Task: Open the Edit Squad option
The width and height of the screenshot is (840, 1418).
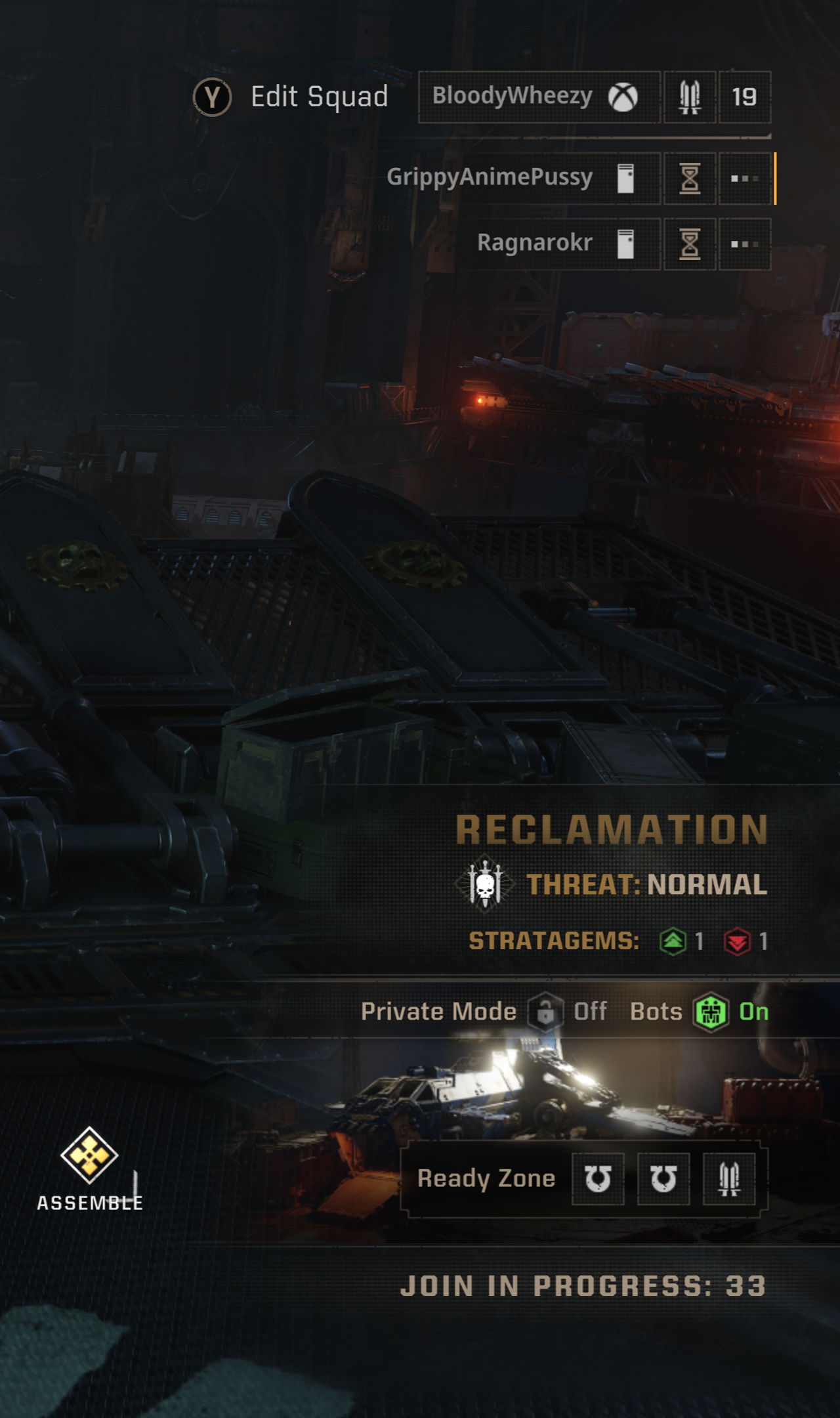Action: click(x=292, y=97)
